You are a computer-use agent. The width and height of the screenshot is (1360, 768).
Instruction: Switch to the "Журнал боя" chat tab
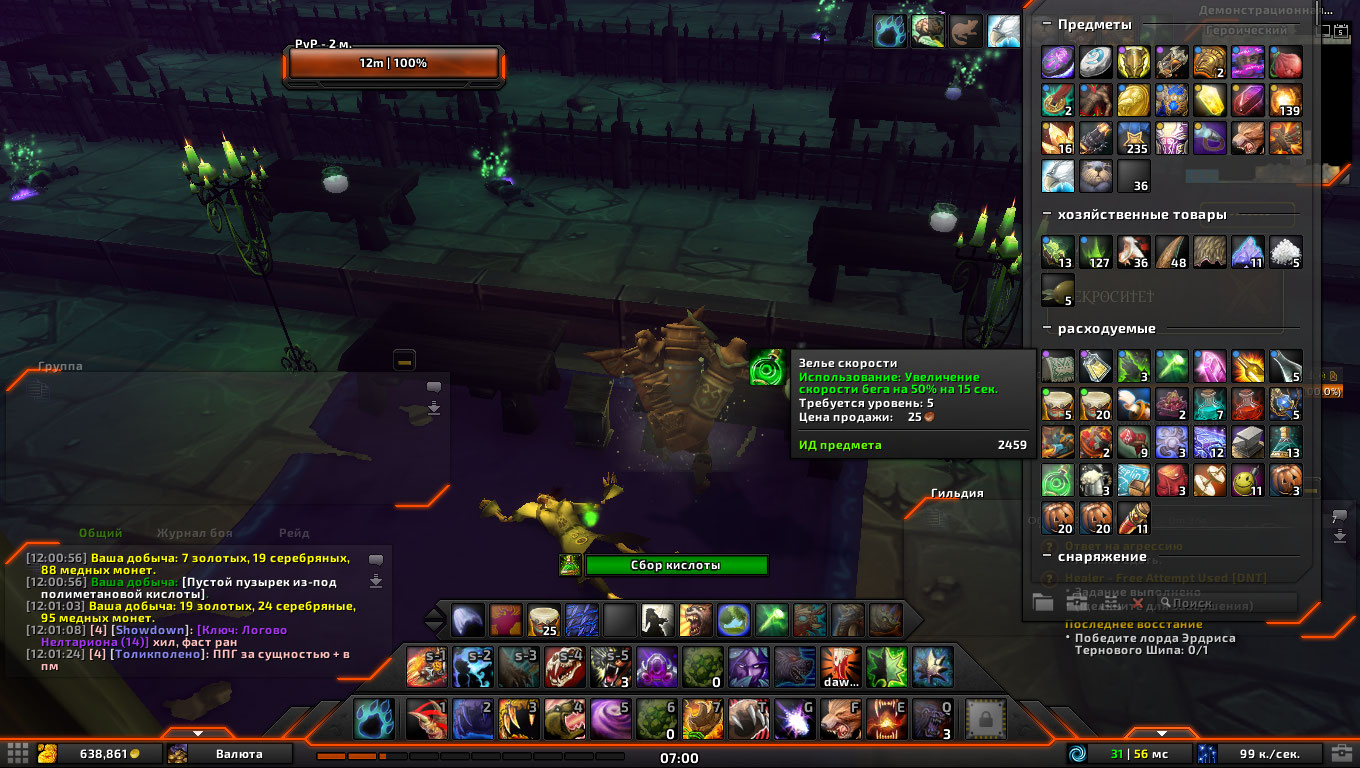(194, 534)
